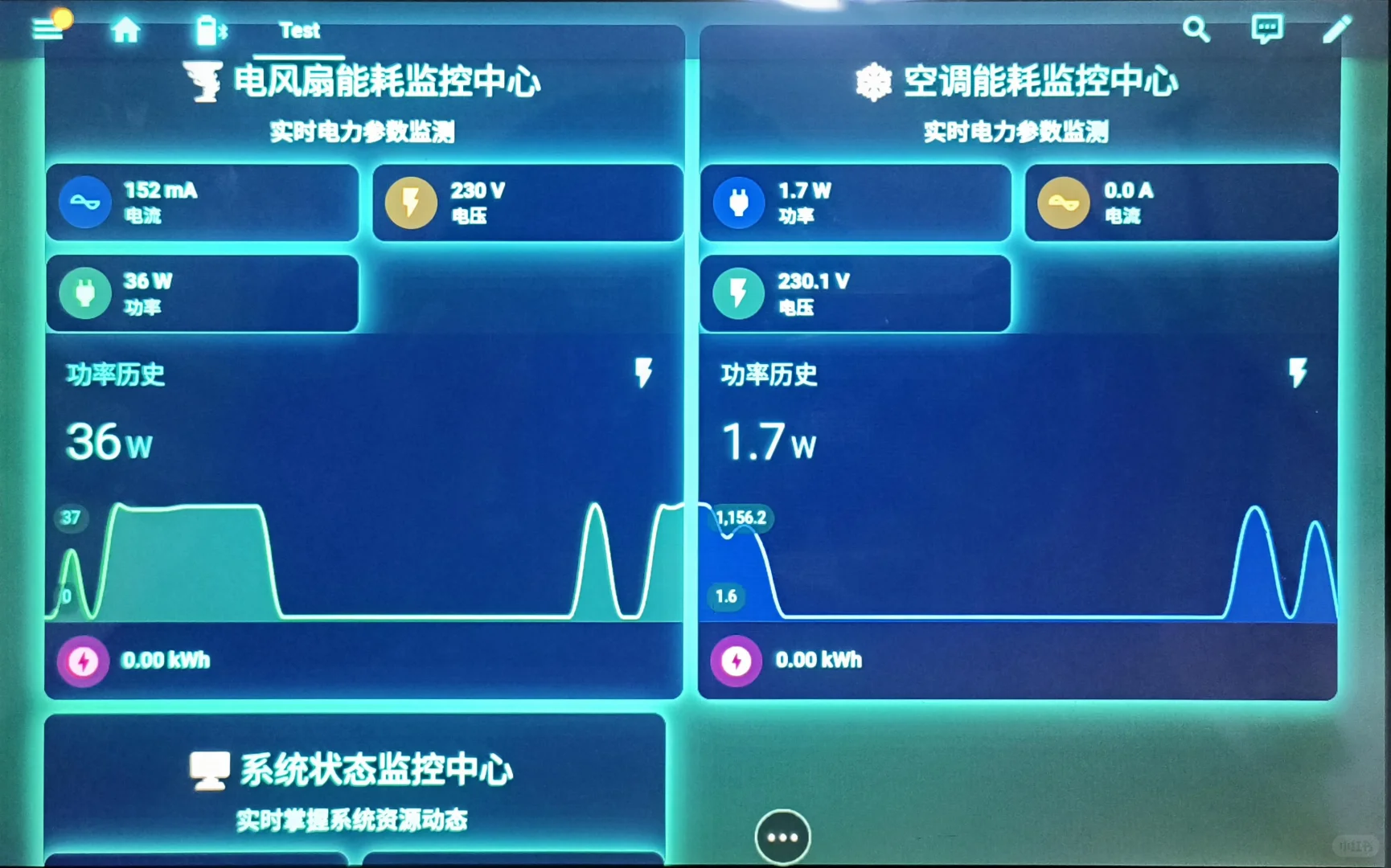Open the sidebar hamburger menu
1391x868 pixels.
[x=46, y=29]
